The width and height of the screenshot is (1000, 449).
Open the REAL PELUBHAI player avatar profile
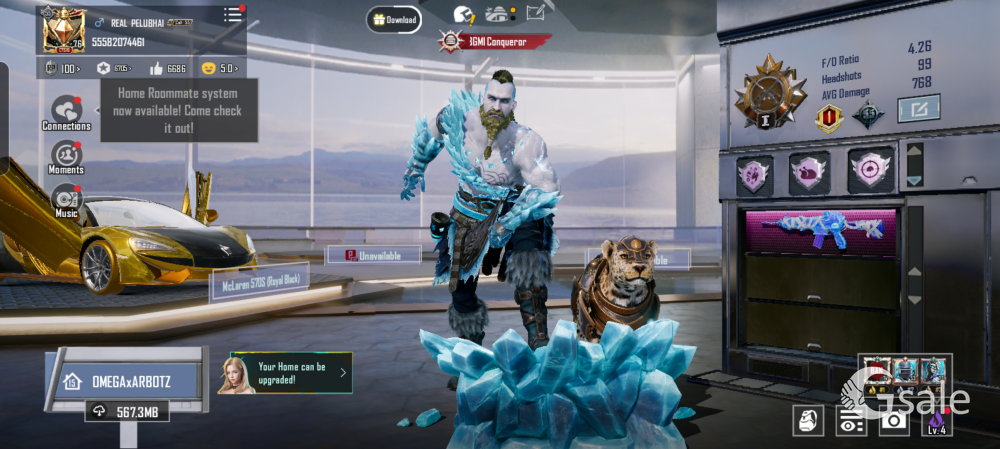(x=62, y=30)
